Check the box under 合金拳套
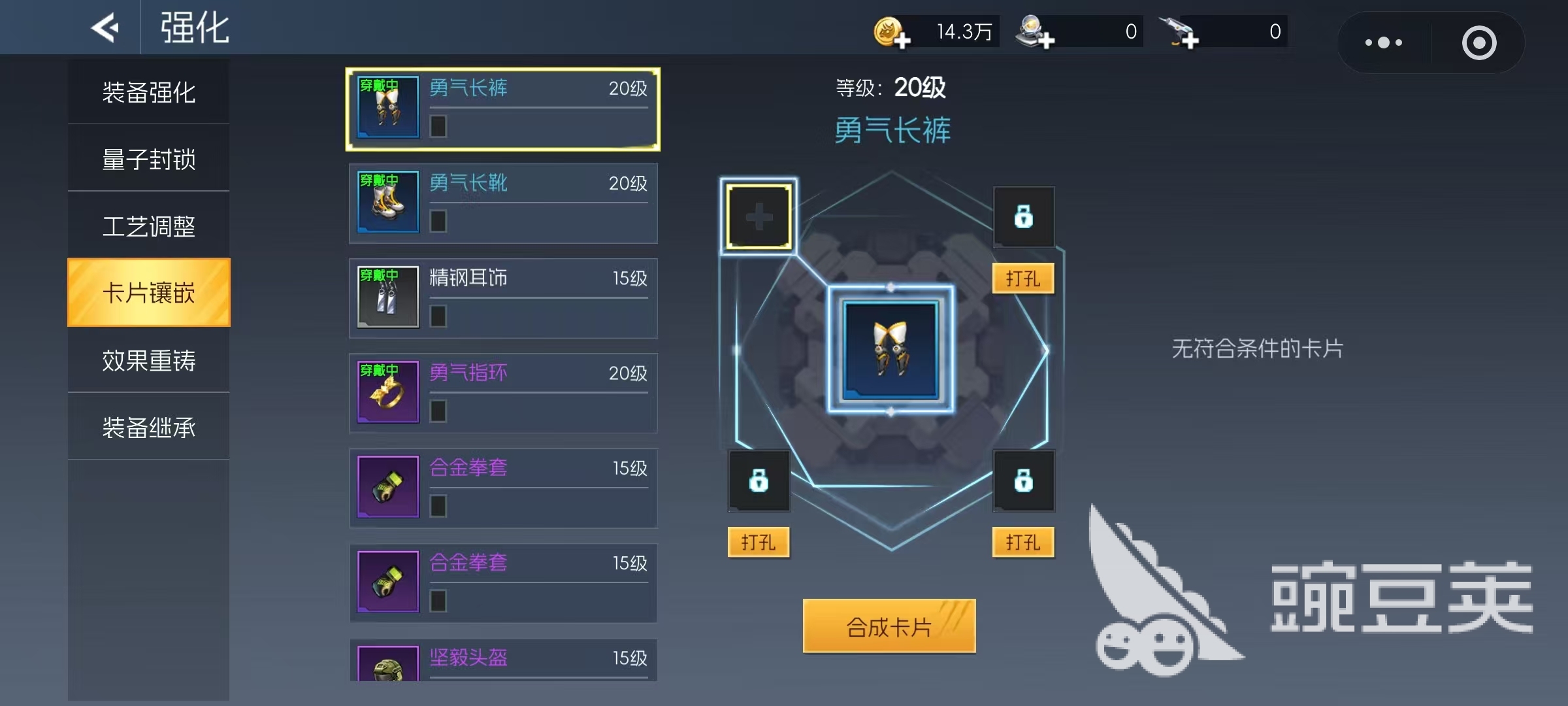Image resolution: width=1568 pixels, height=706 pixels. (438, 506)
